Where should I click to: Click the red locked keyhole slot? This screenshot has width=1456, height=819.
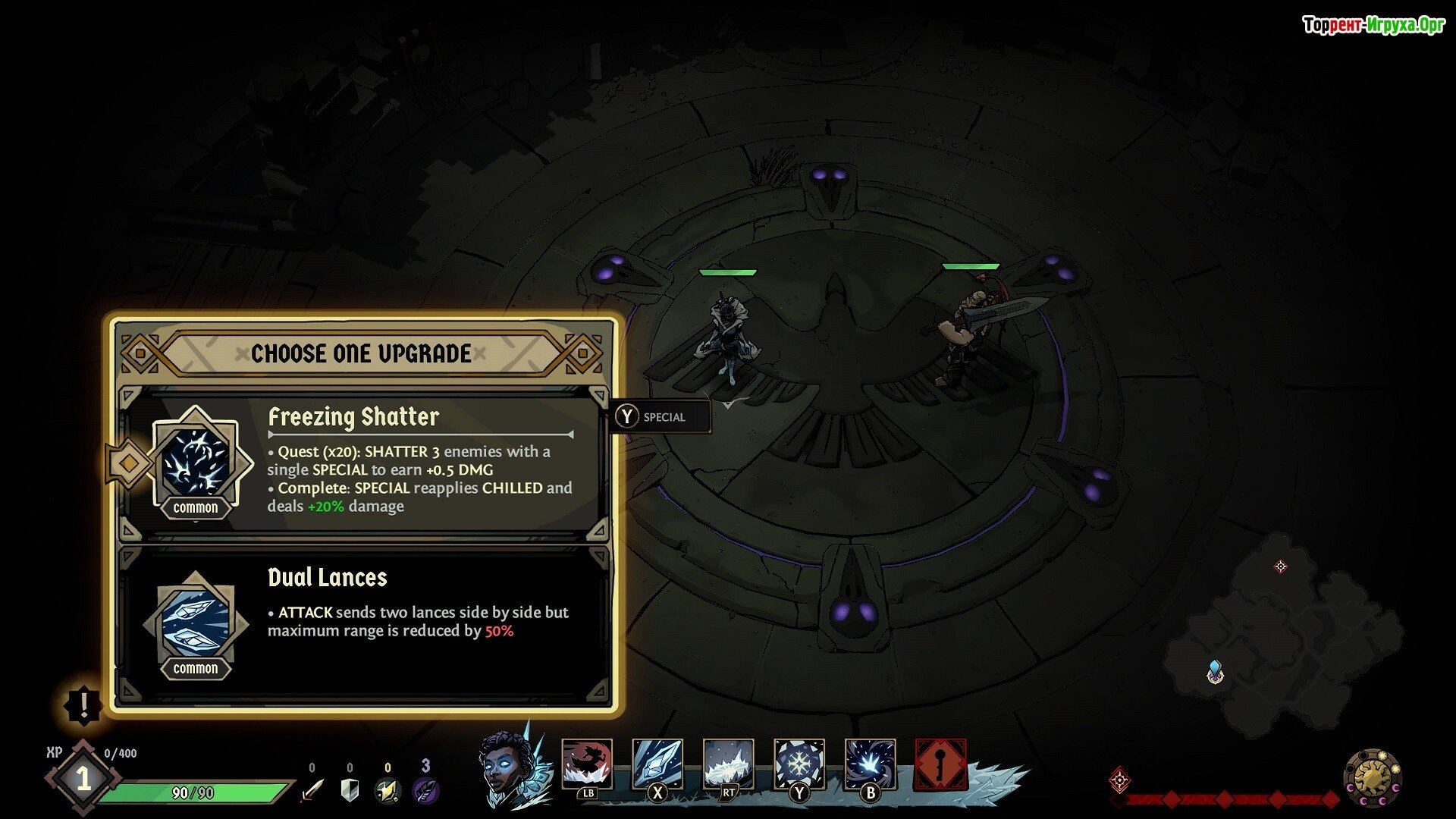940,764
